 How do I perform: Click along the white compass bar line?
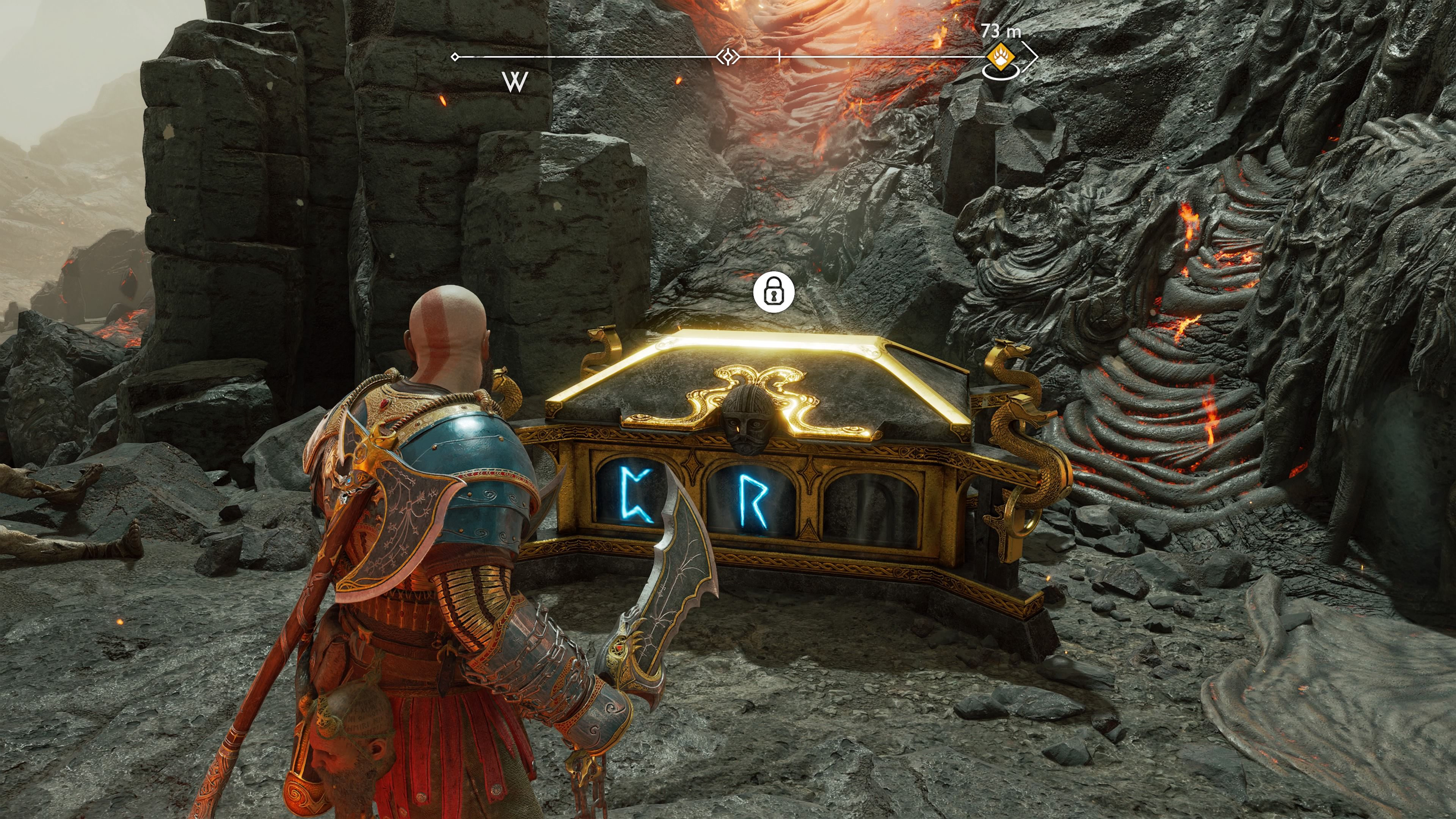pos(593,56)
